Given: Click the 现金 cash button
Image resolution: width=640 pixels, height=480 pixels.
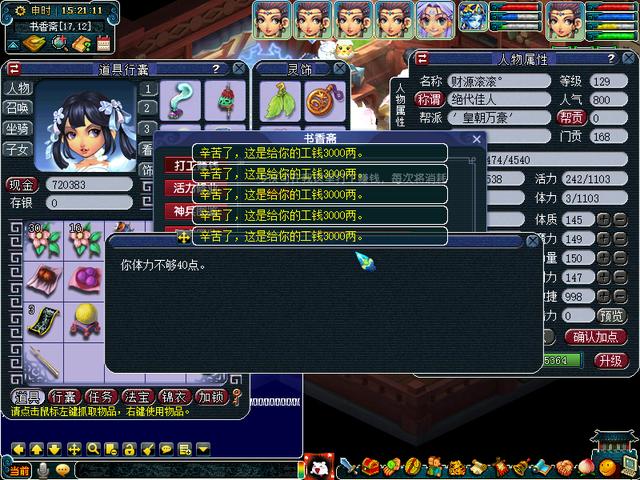Looking at the screenshot, I should [x=21, y=185].
